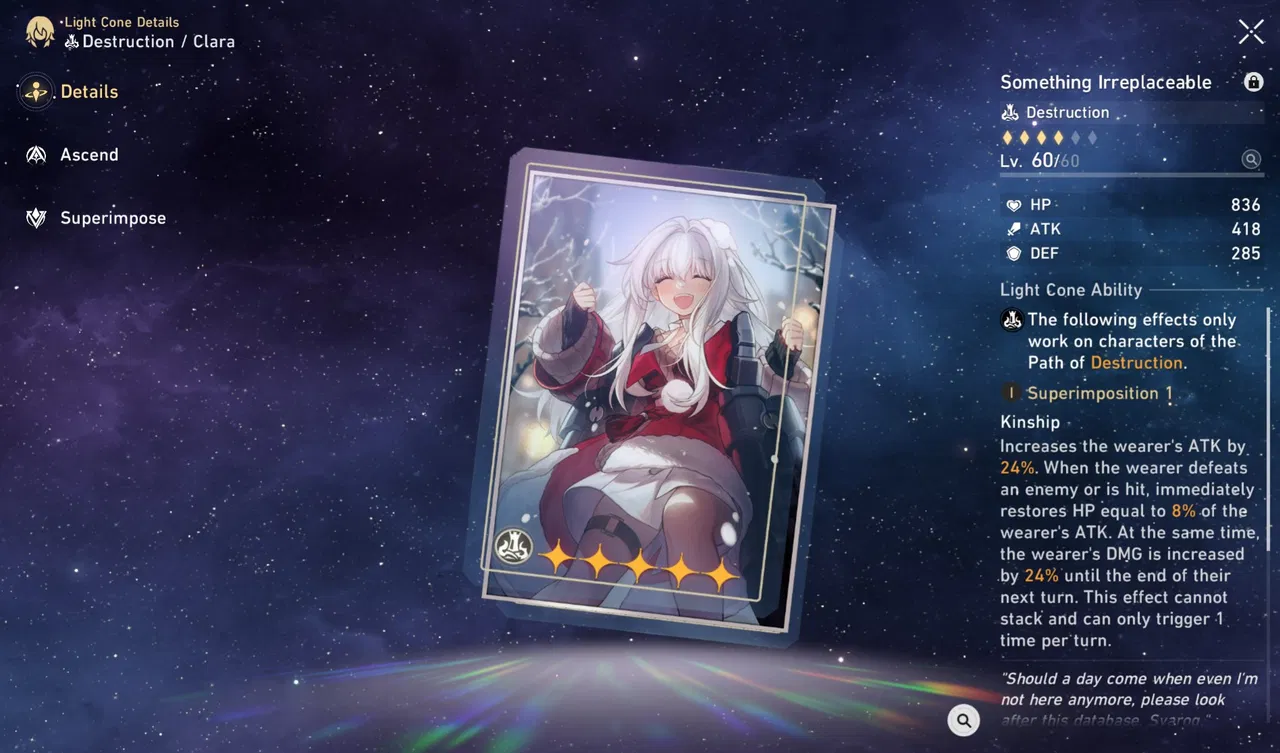Click the ATK stat icon
1280x753 pixels.
1014,229
